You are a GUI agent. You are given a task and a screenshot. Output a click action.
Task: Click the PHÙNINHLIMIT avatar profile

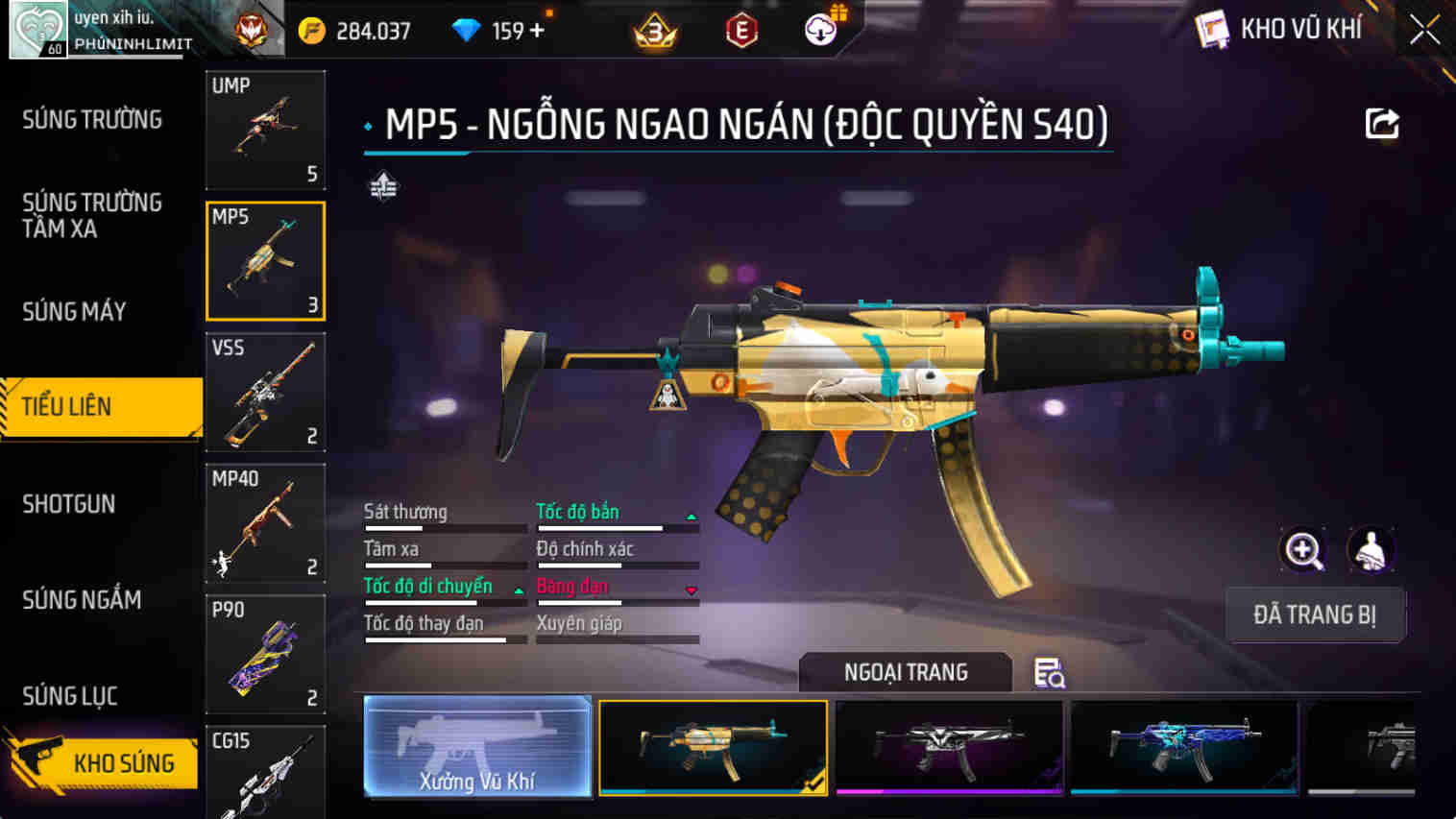pos(38,29)
